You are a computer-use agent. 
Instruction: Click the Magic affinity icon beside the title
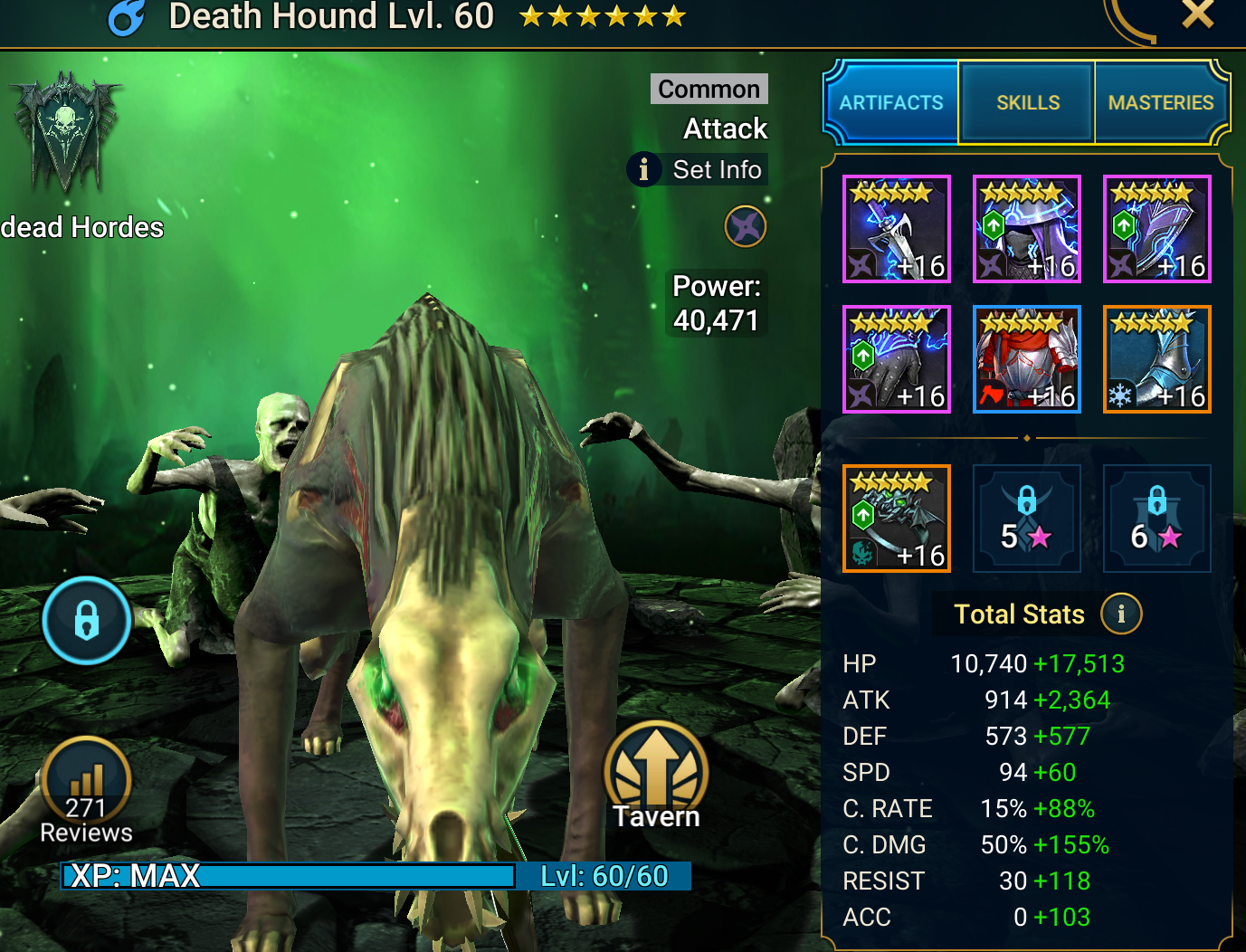pyautogui.click(x=126, y=18)
